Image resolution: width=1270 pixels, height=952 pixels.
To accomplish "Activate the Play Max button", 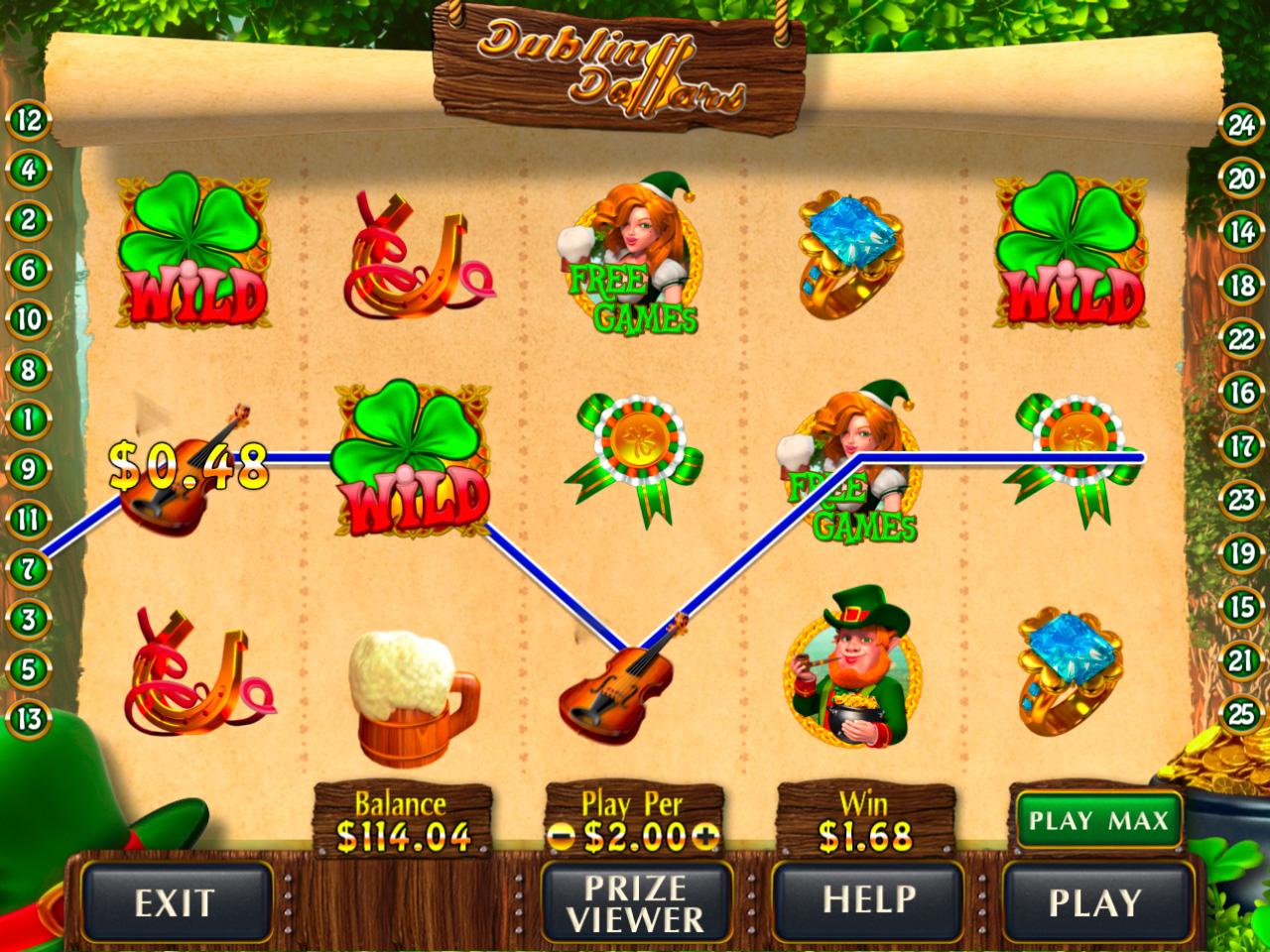I will (1098, 820).
